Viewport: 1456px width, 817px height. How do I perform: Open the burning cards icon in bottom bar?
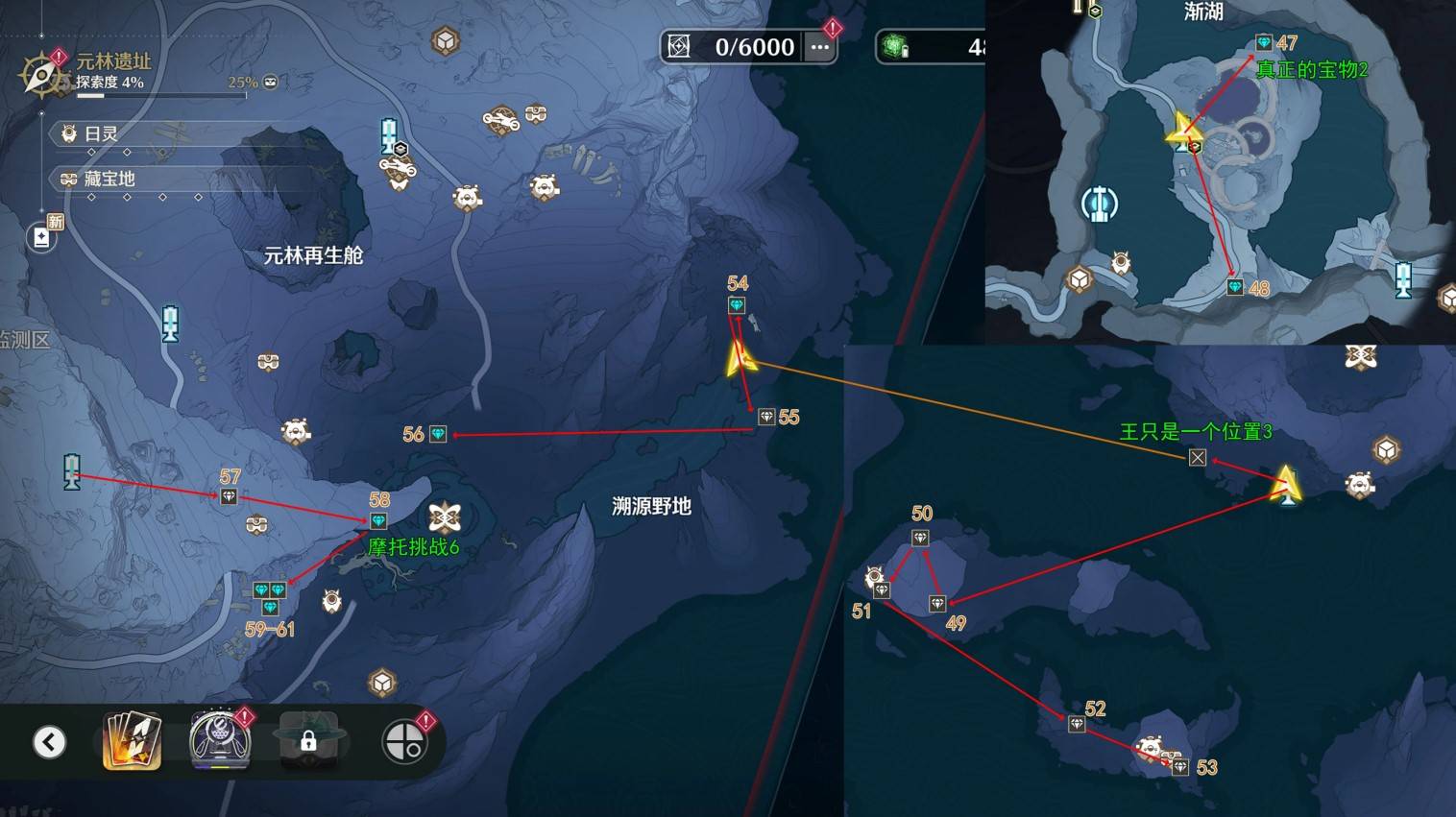(132, 740)
